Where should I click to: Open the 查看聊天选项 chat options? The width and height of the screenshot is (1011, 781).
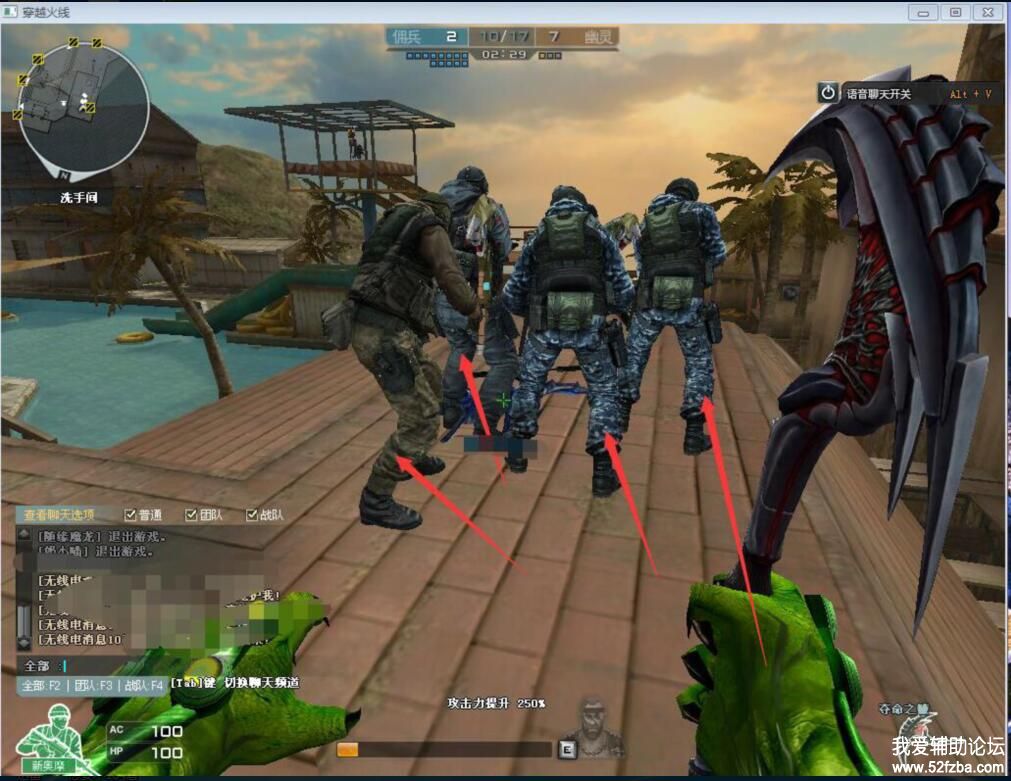point(59,515)
